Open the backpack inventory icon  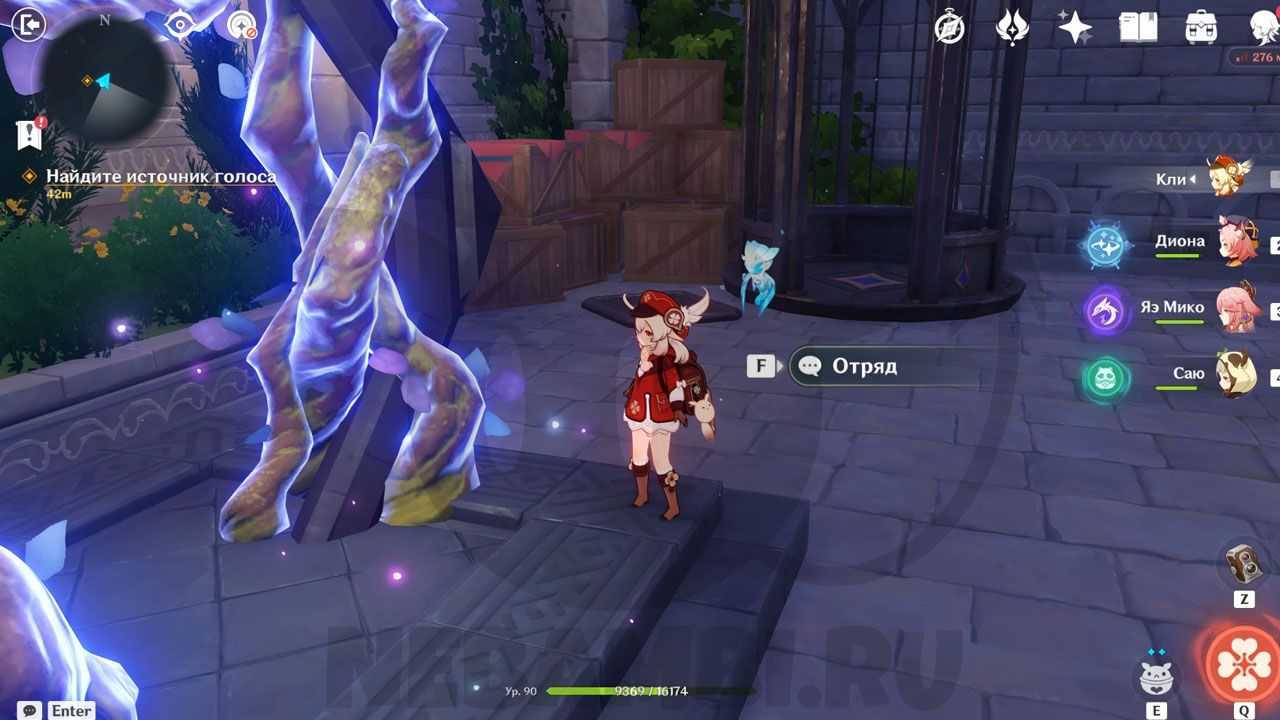click(x=1201, y=27)
